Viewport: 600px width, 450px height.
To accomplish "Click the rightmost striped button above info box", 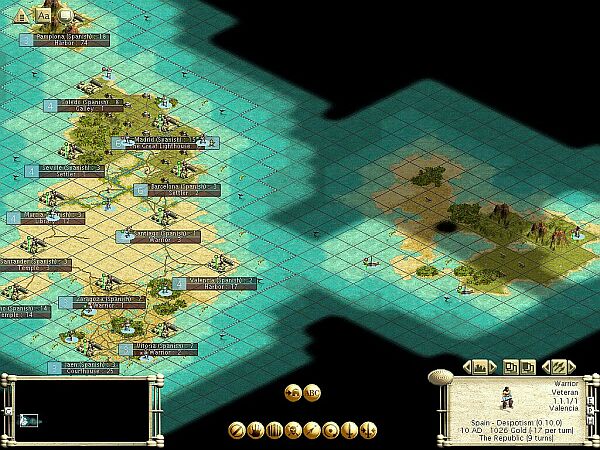I will pos(559,366).
